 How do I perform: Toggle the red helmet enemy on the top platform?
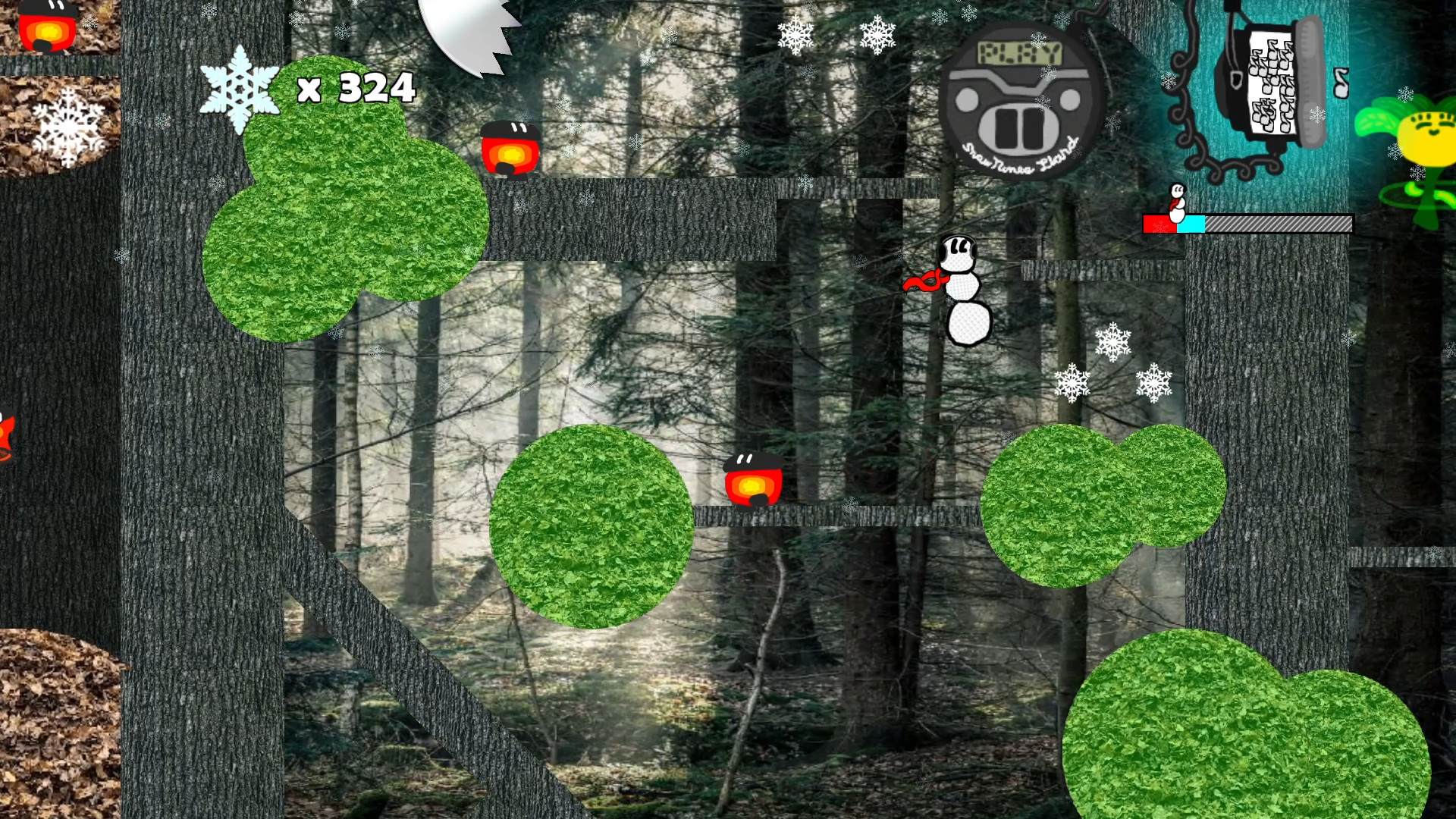510,148
